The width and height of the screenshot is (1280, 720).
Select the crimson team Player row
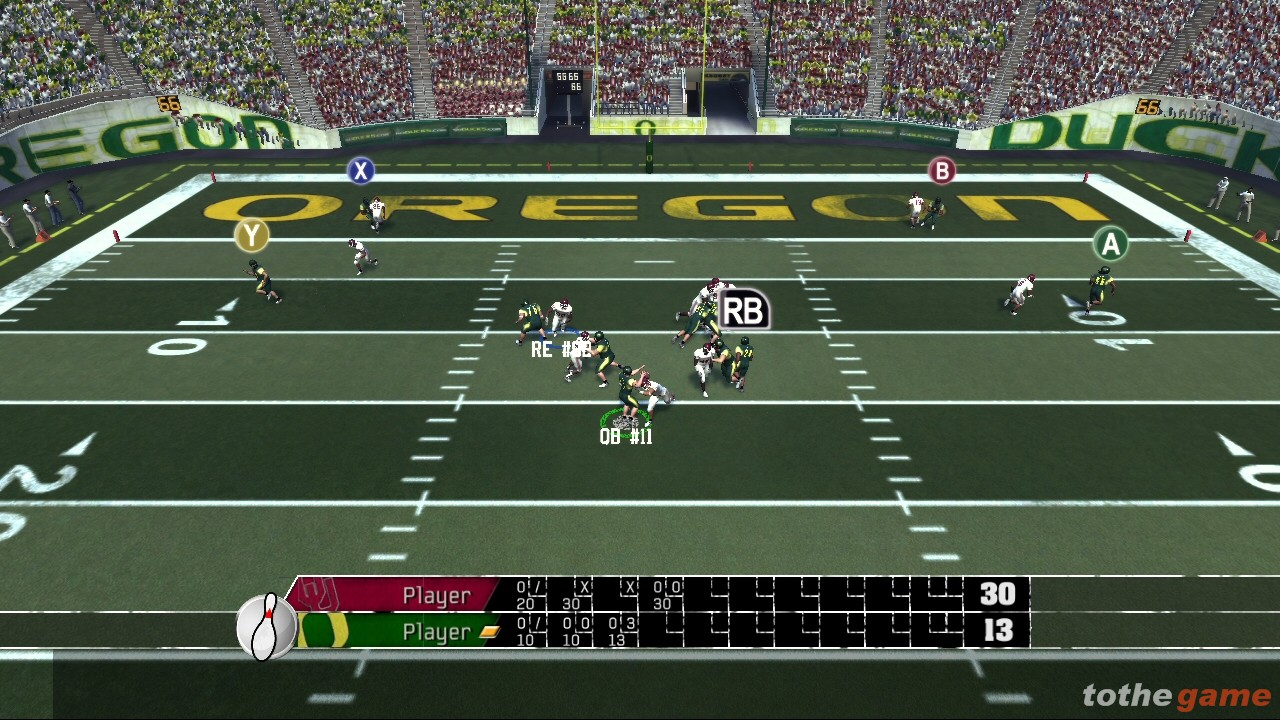click(x=436, y=595)
